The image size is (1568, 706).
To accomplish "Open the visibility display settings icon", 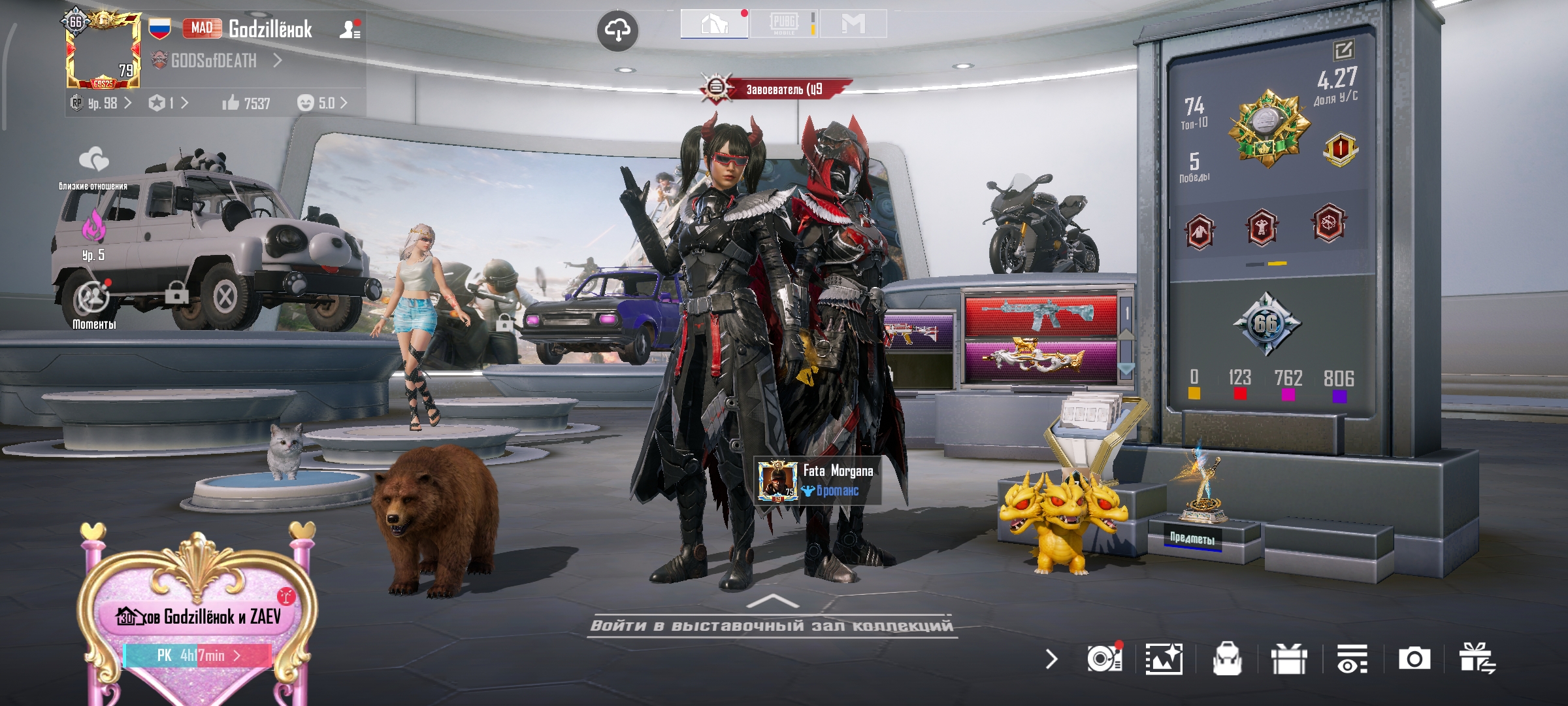I will coord(1352,659).
